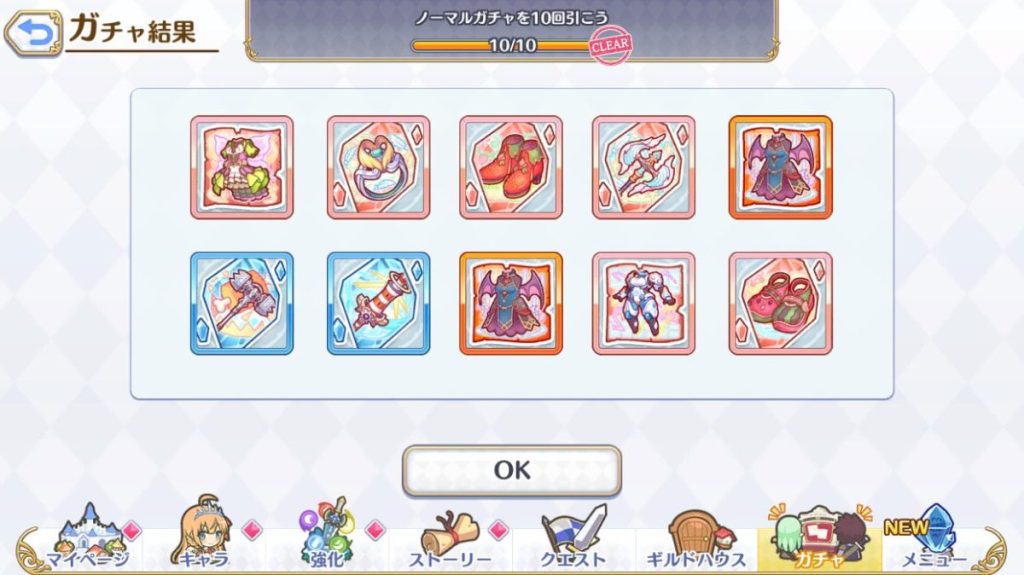Visit the ギルドハウス guild house tab
1024x575 pixels.
click(x=697, y=541)
